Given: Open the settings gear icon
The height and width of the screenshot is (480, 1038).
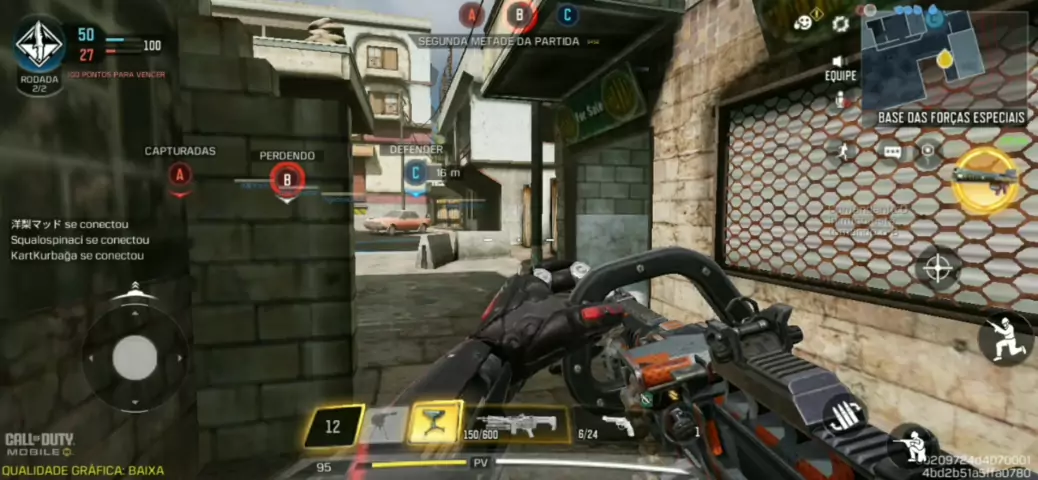Looking at the screenshot, I should point(840,23).
